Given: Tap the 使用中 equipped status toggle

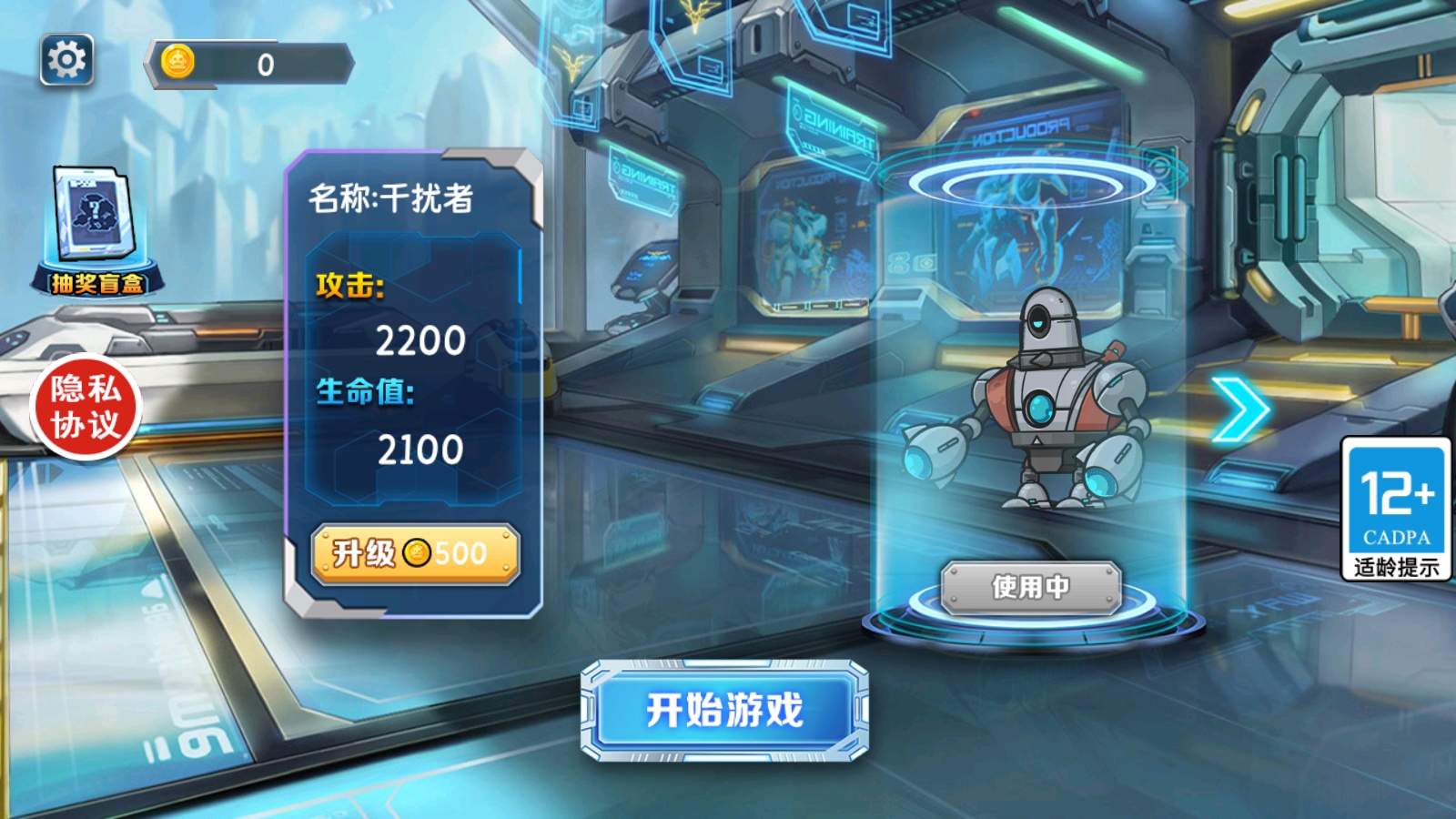Looking at the screenshot, I should pos(1032,587).
